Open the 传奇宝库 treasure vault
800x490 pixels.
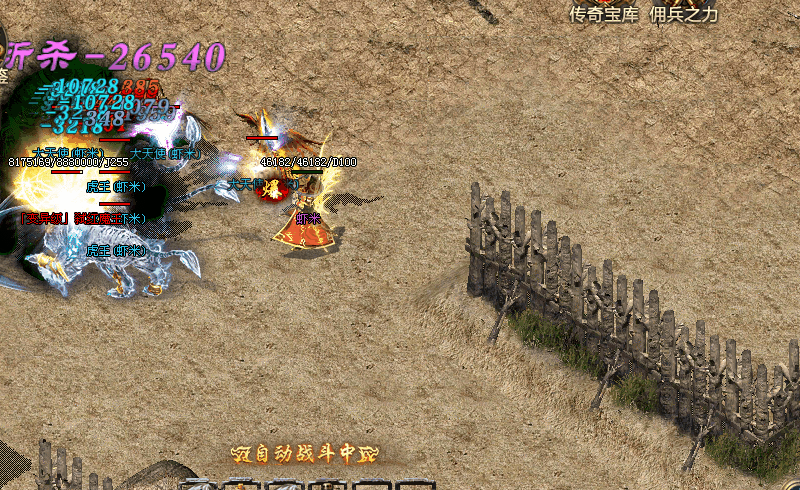(x=605, y=13)
